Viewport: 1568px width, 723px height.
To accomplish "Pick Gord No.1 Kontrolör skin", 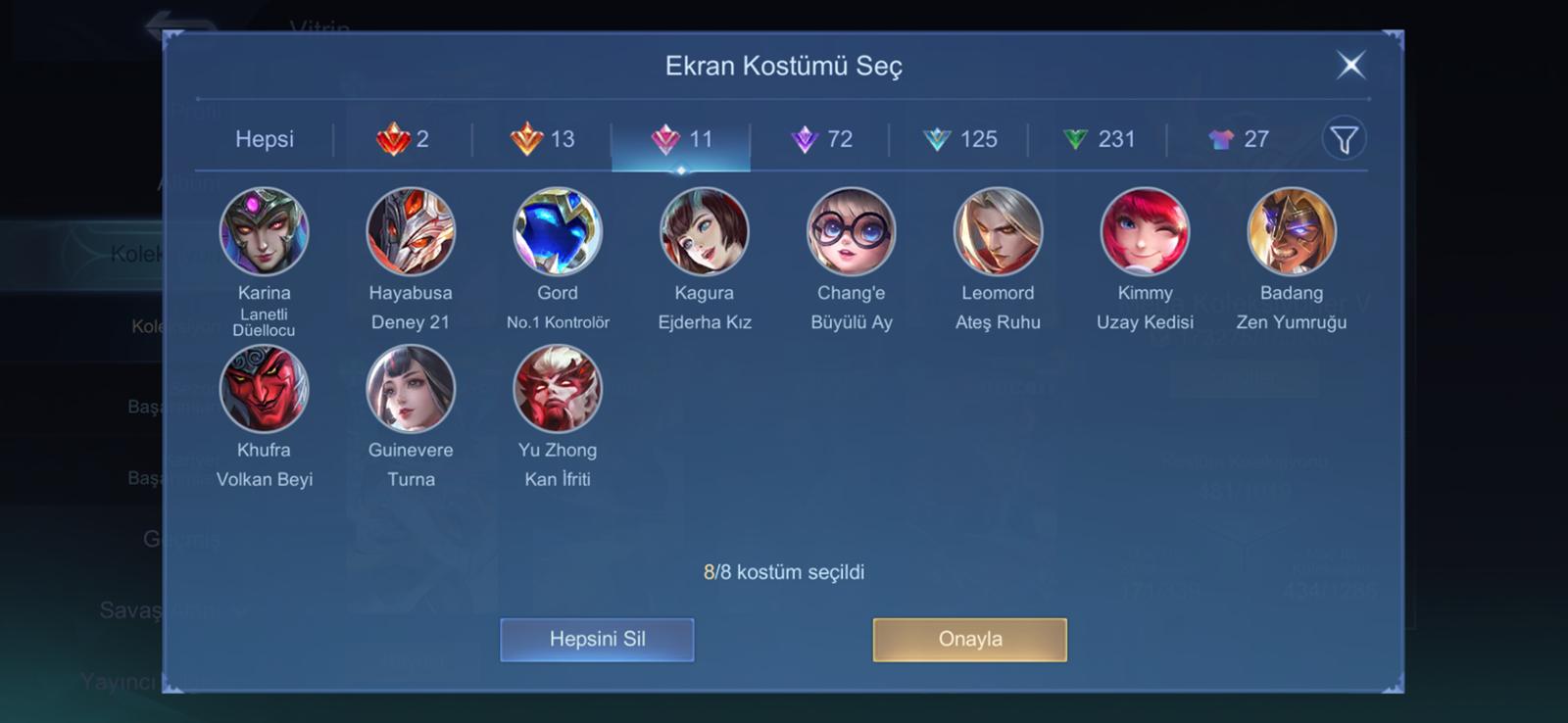I will coord(558,232).
